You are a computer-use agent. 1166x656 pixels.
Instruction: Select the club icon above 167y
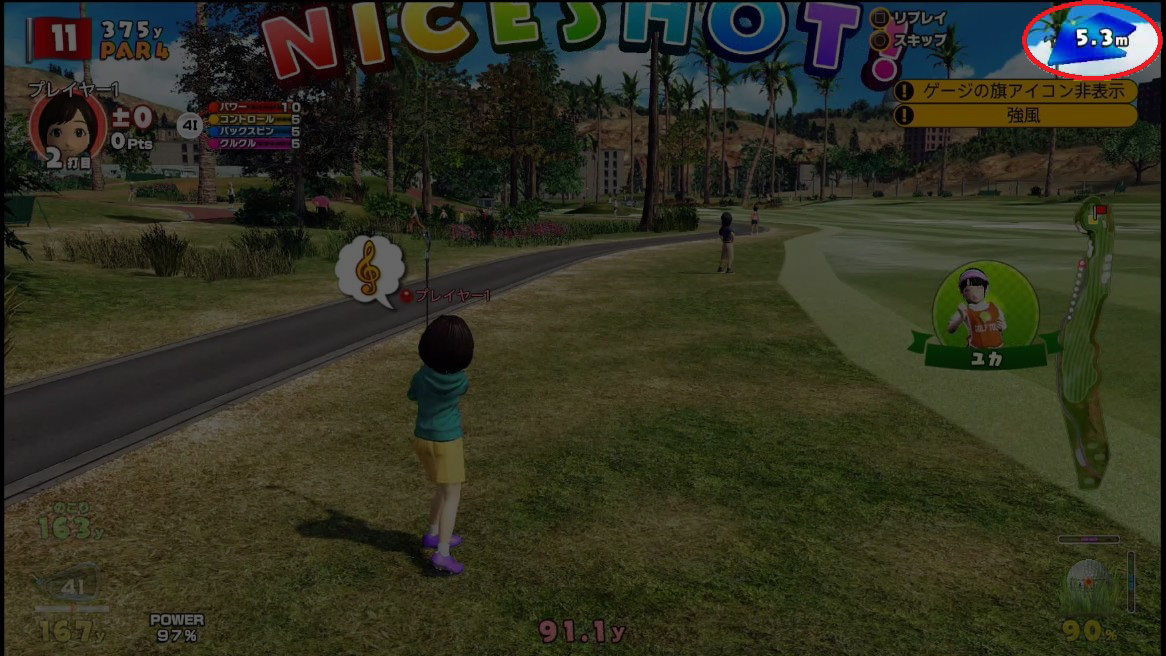click(x=71, y=588)
